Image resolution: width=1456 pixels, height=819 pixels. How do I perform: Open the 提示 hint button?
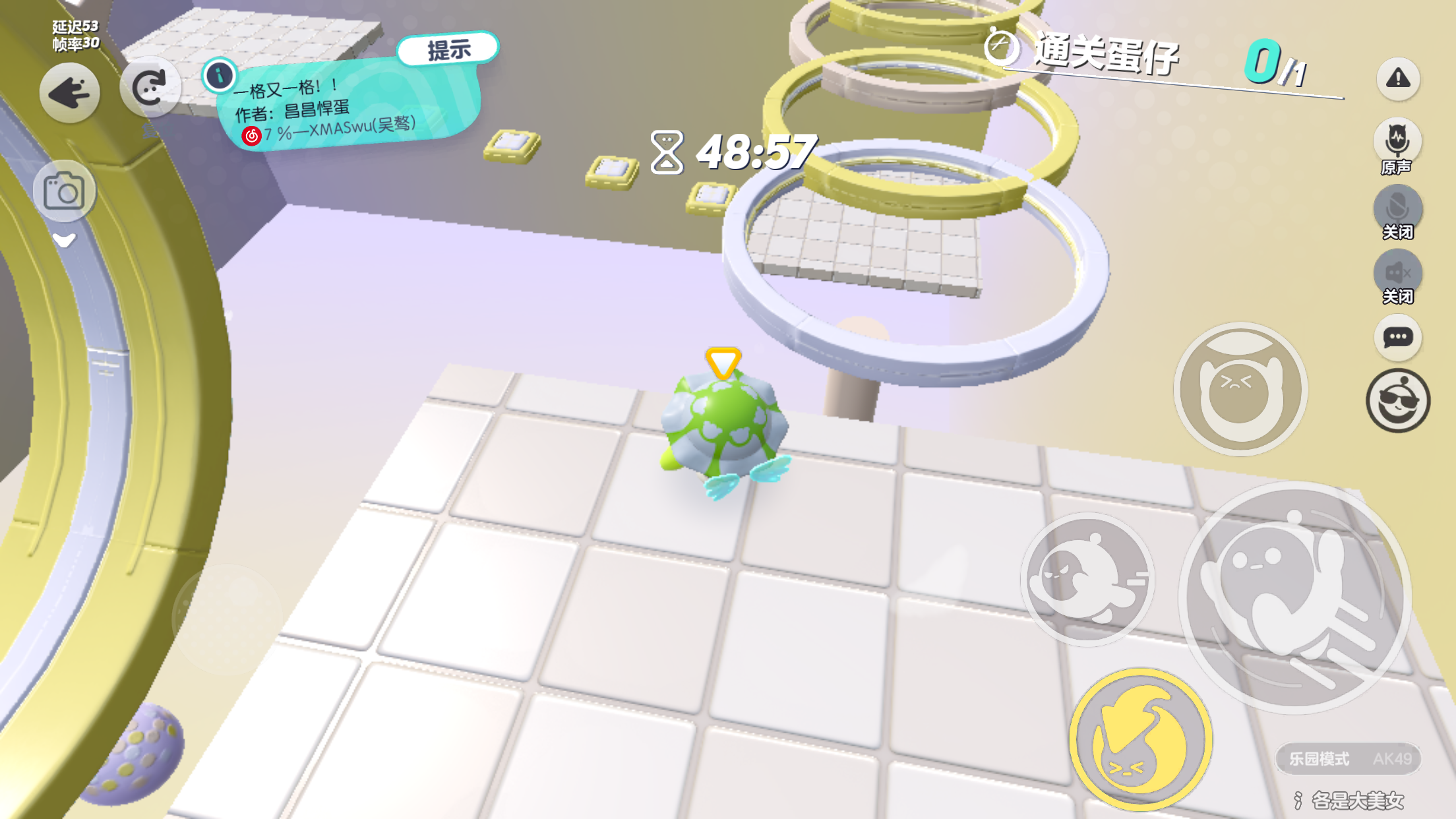click(448, 49)
